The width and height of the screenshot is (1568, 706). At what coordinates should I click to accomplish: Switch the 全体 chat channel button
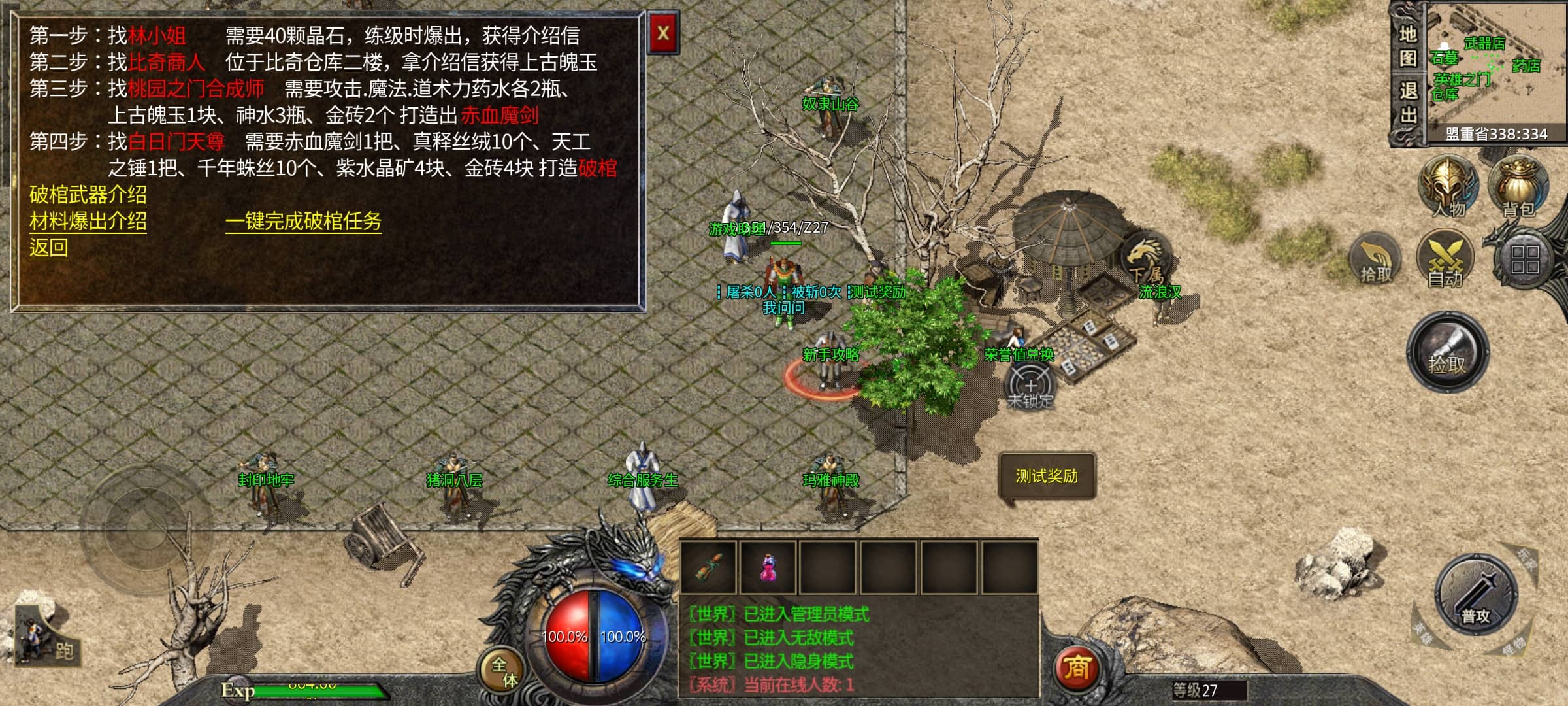point(503,672)
